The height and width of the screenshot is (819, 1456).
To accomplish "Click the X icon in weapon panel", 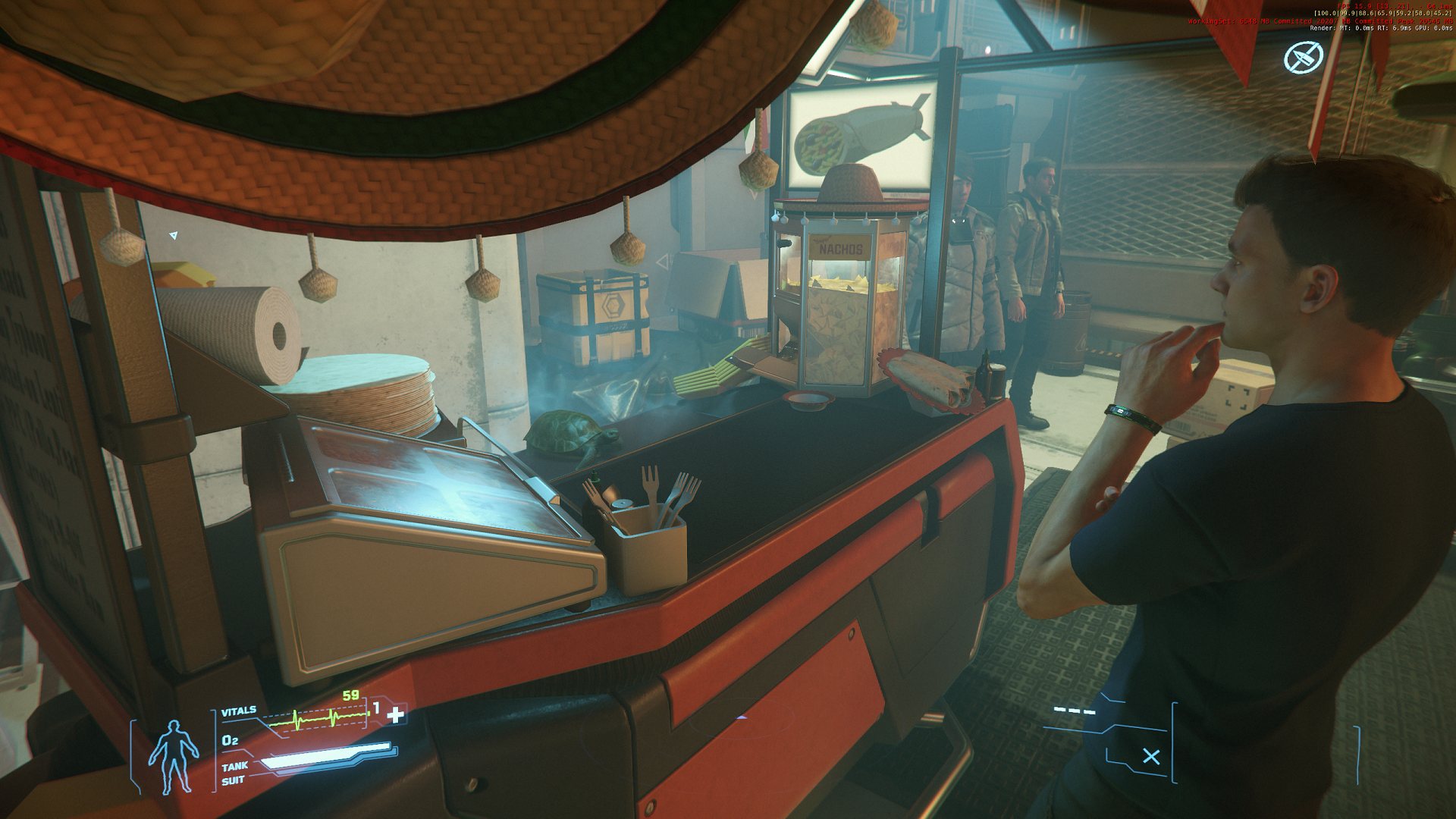I will click(x=1151, y=756).
